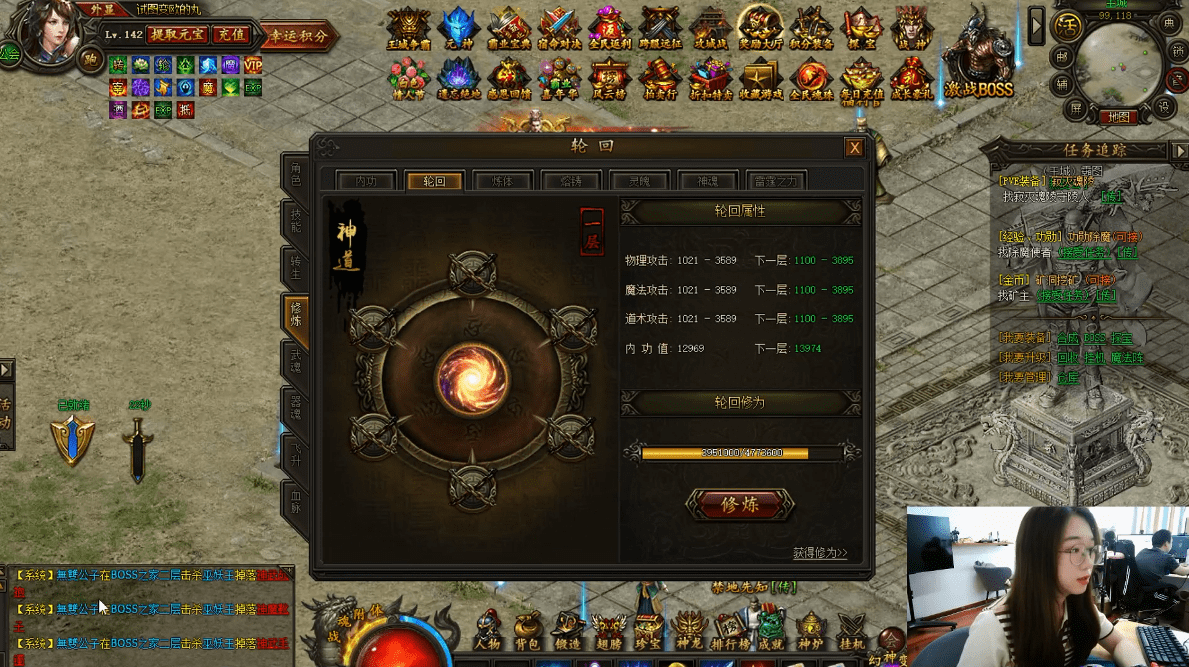The width and height of the screenshot is (1189, 667).
Task: Select the 技能 side tab
Action: [295, 221]
